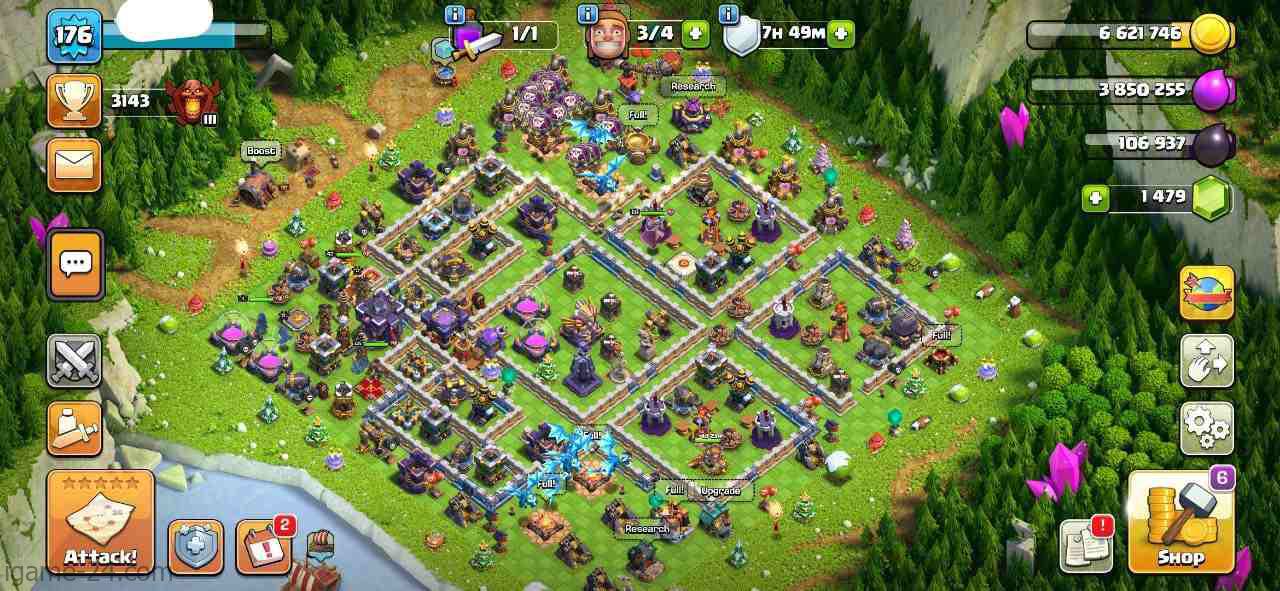The height and width of the screenshot is (591, 1280).
Task: Tap the red league badge
Action: coord(190,101)
